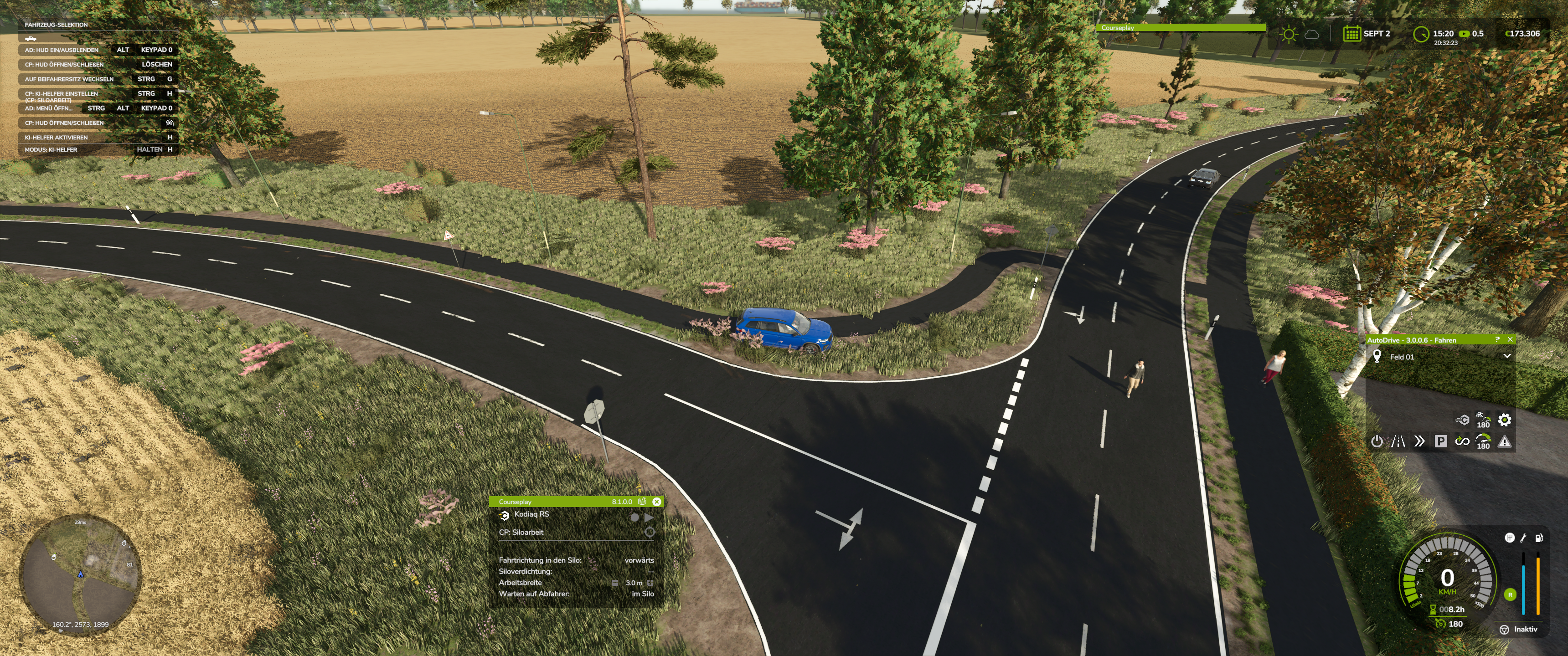Click the Courseplay icon in AutoDrive panel

coord(1462,420)
